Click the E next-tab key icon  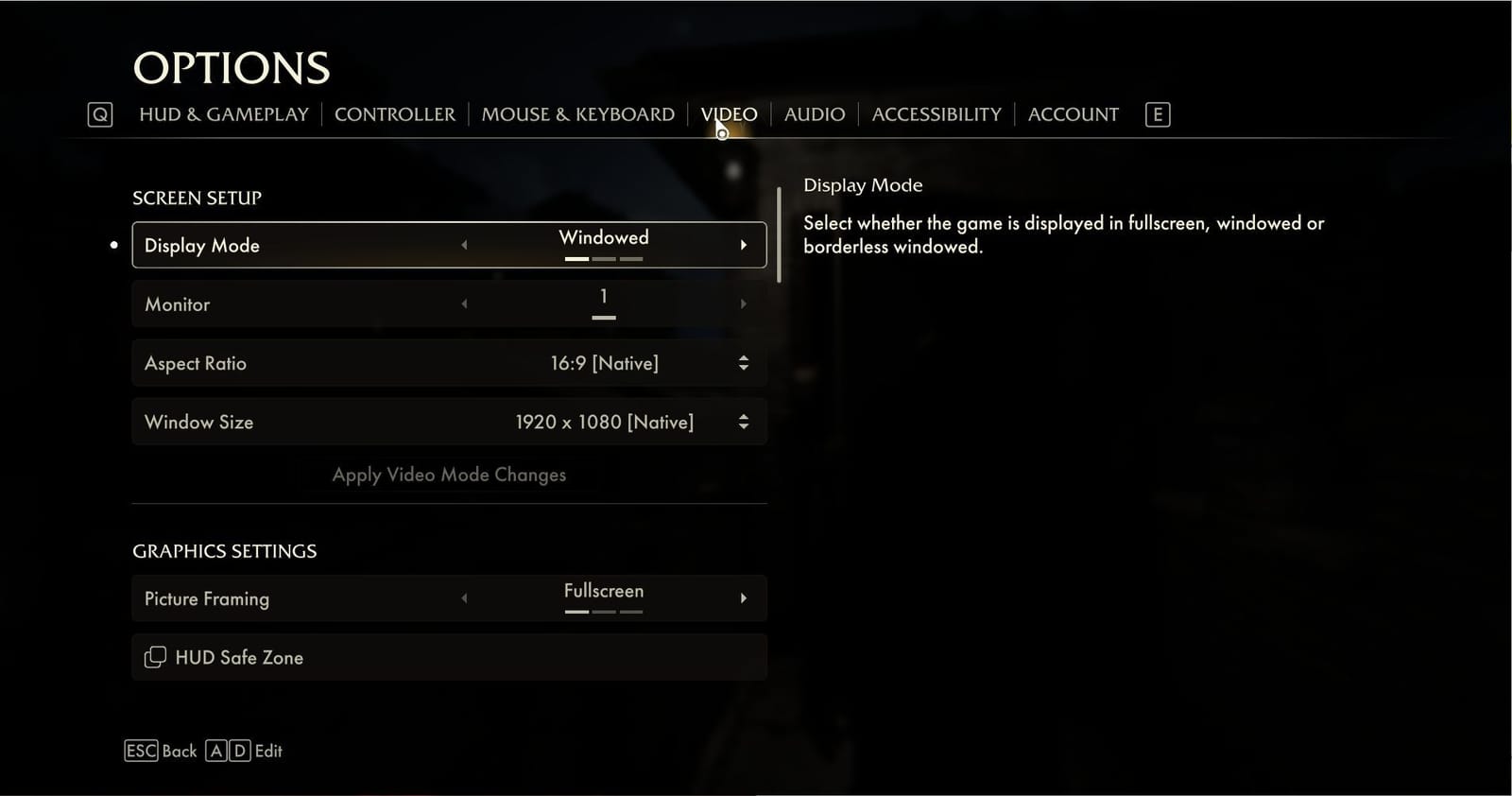click(x=1157, y=113)
